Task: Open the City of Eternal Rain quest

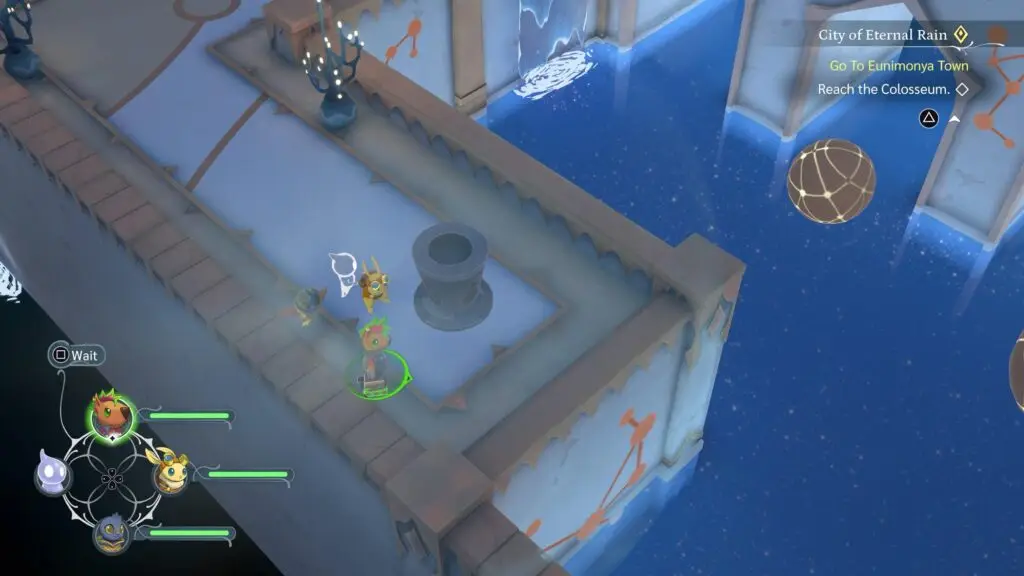Action: [880, 35]
